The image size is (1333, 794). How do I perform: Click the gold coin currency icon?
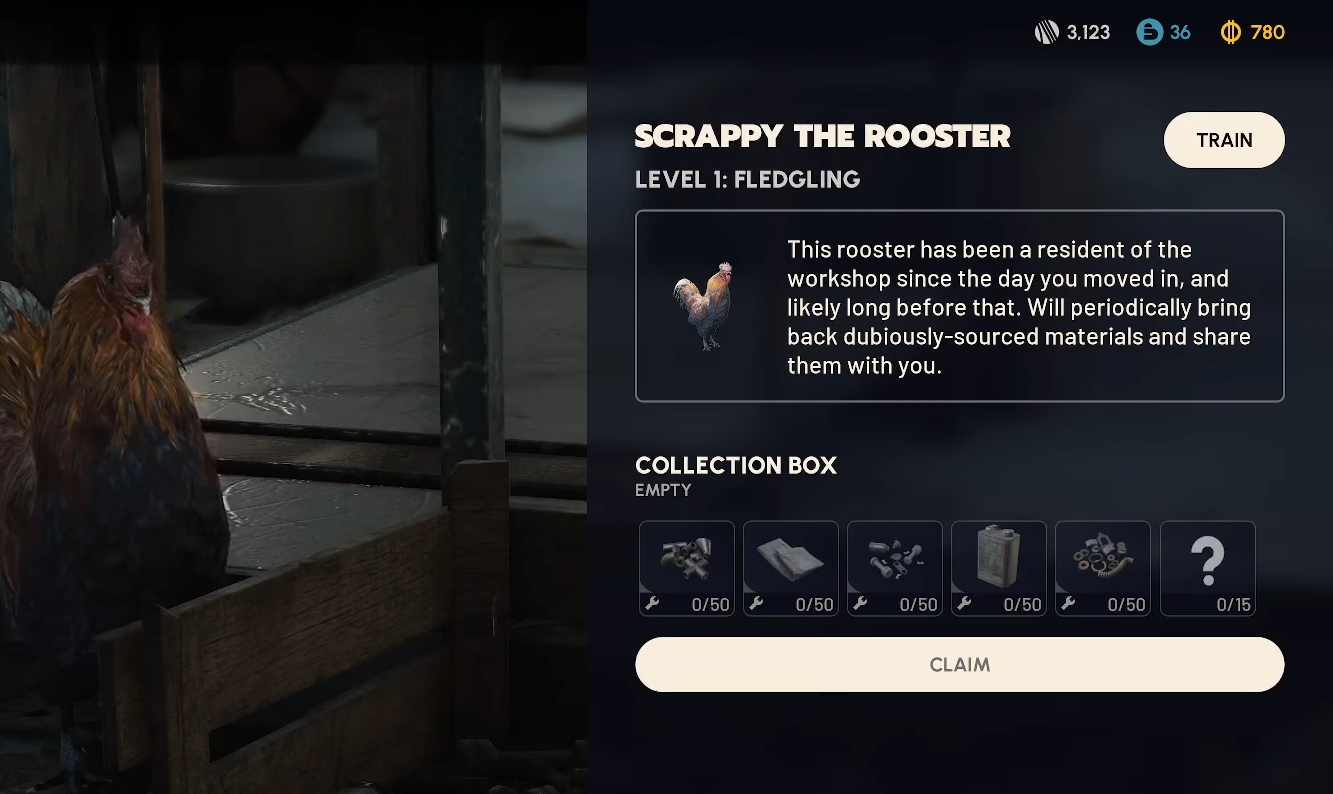(x=1231, y=32)
